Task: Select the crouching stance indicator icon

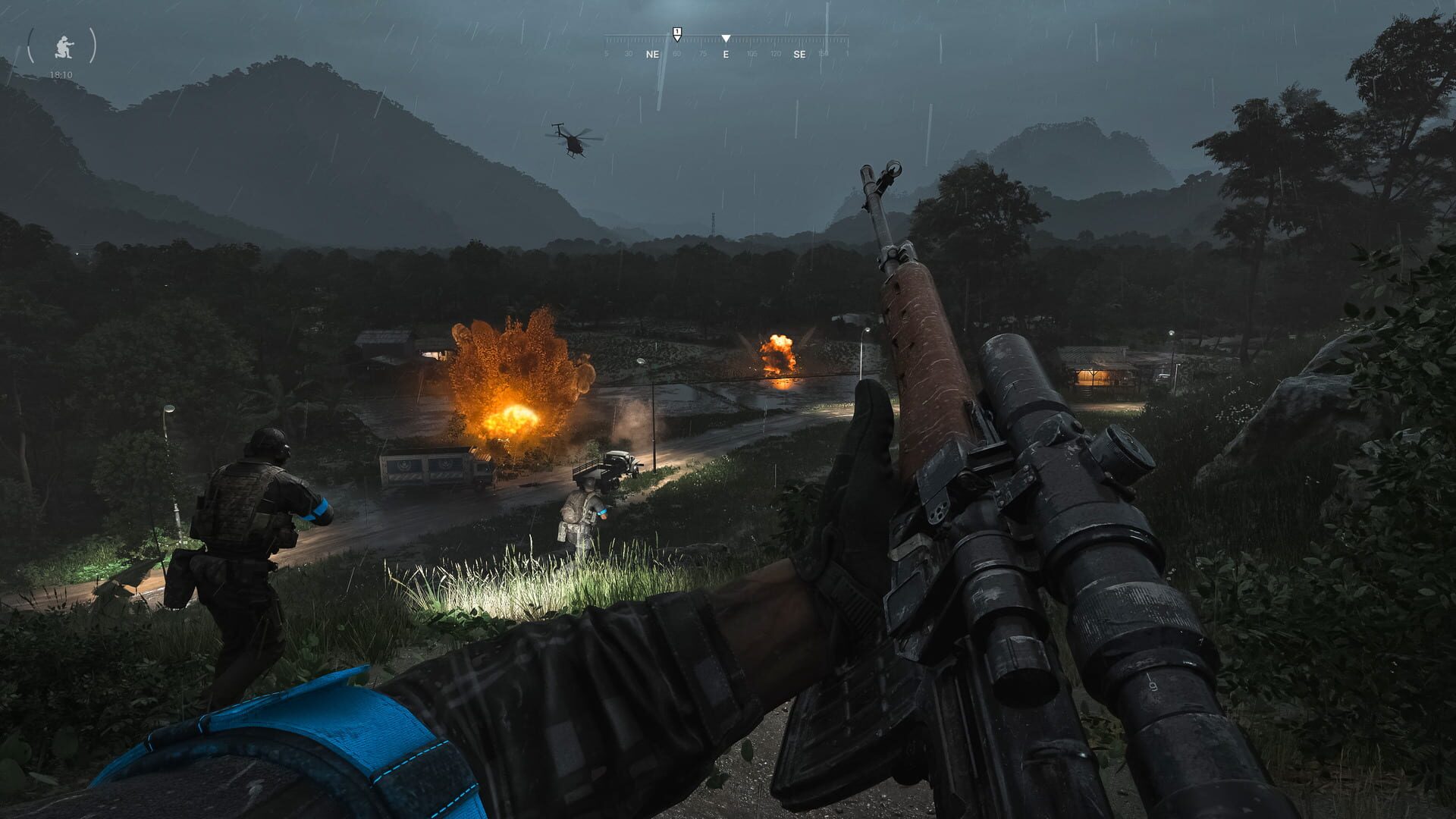Action: [64, 47]
